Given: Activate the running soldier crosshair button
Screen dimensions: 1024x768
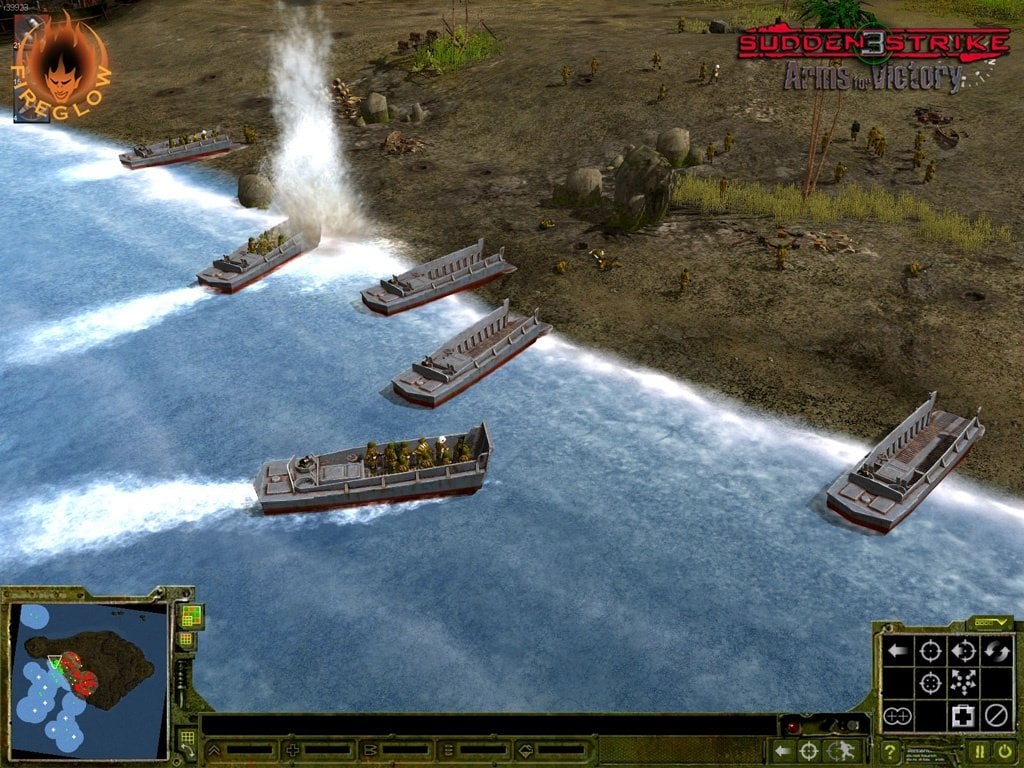Looking at the screenshot, I should (843, 751).
